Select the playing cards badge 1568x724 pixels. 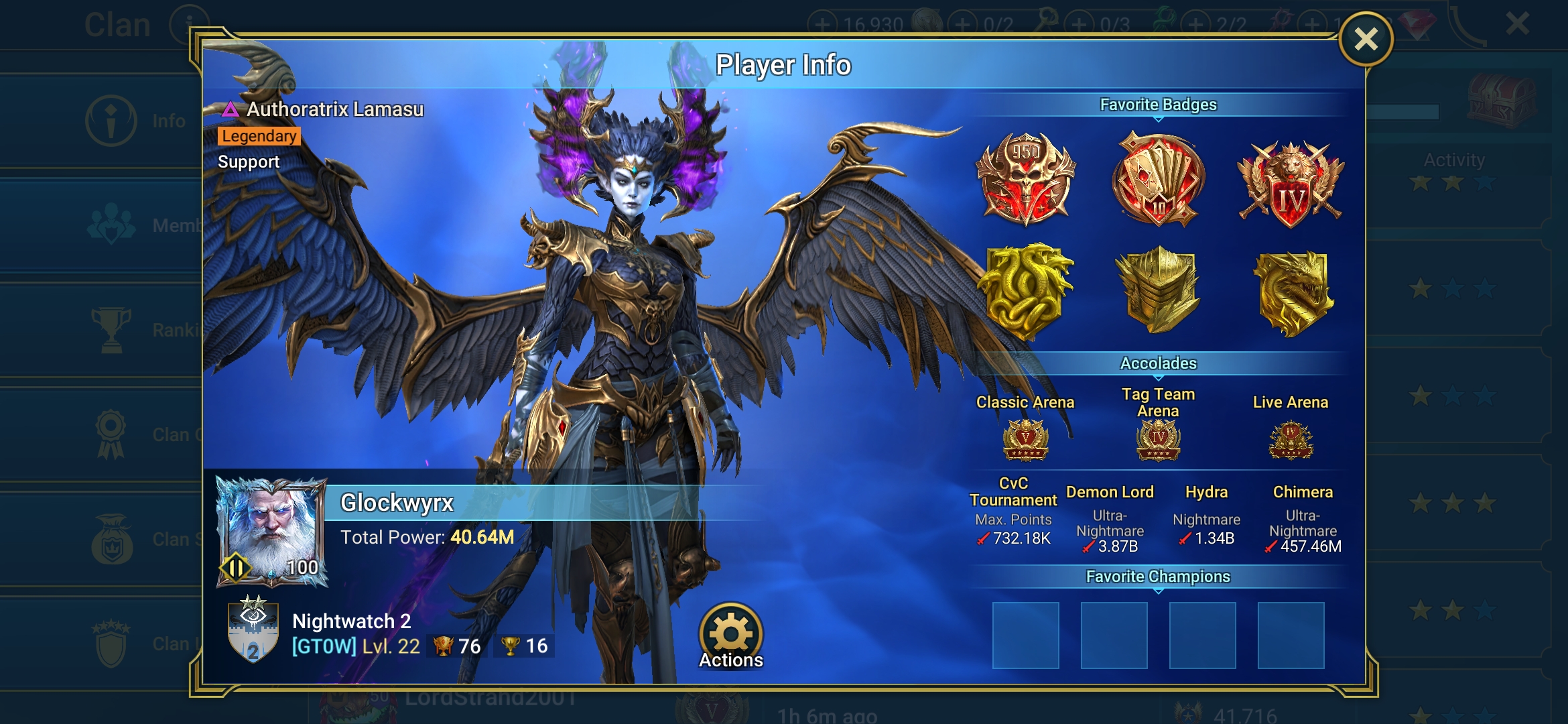point(1158,179)
